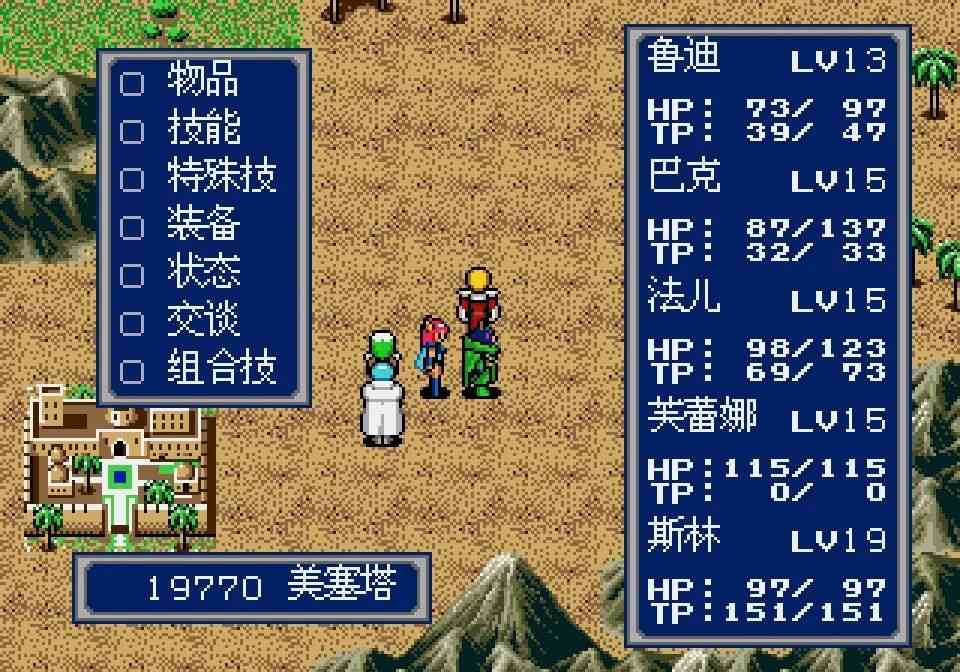Select the 技能 skills entry
The height and width of the screenshot is (672, 960).
202,130
